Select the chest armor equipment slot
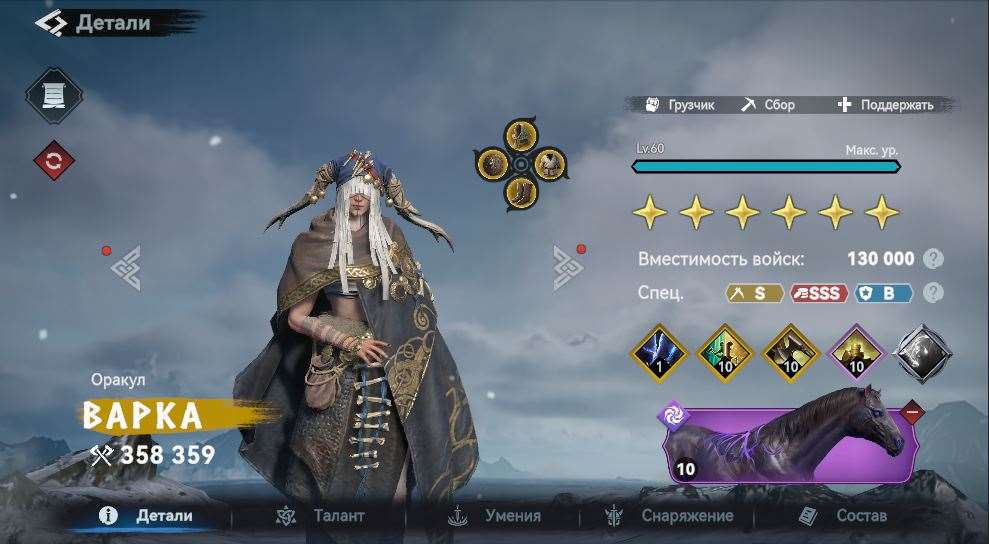 coord(548,162)
